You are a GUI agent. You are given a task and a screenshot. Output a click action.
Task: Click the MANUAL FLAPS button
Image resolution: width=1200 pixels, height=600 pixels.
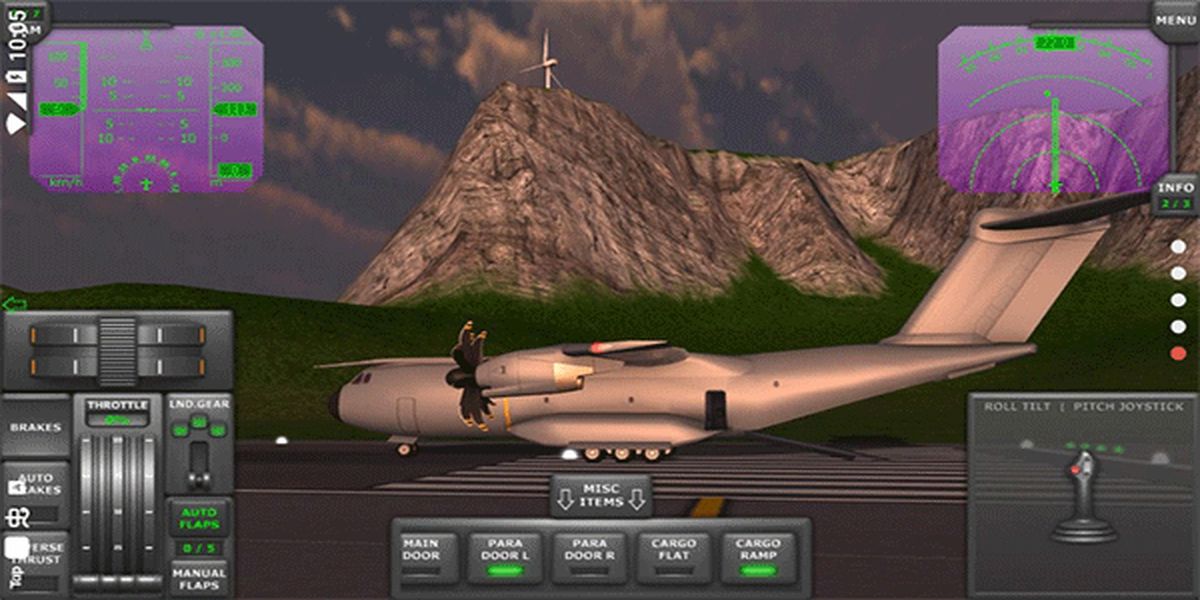(x=199, y=578)
